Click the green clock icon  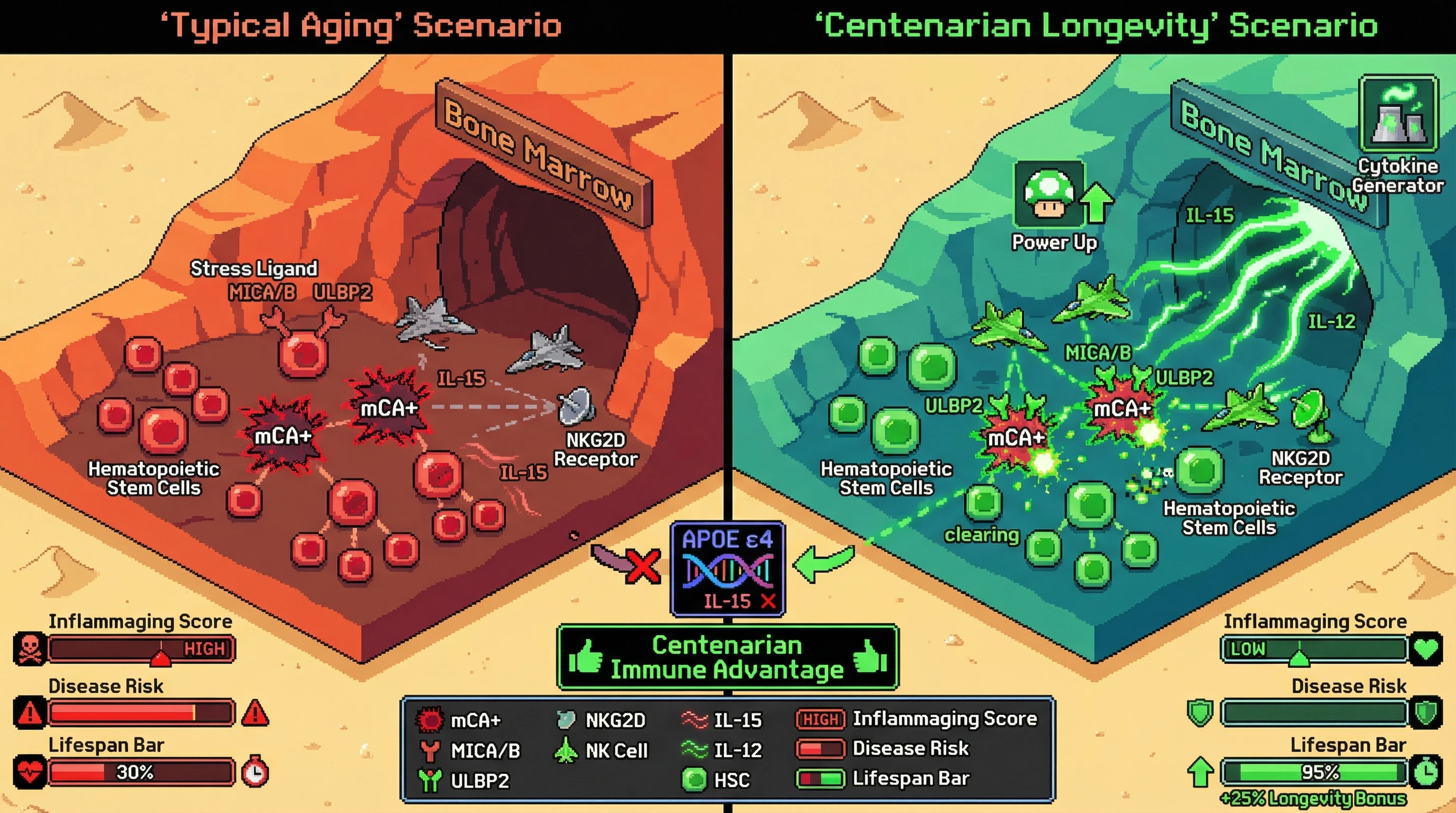[1425, 772]
